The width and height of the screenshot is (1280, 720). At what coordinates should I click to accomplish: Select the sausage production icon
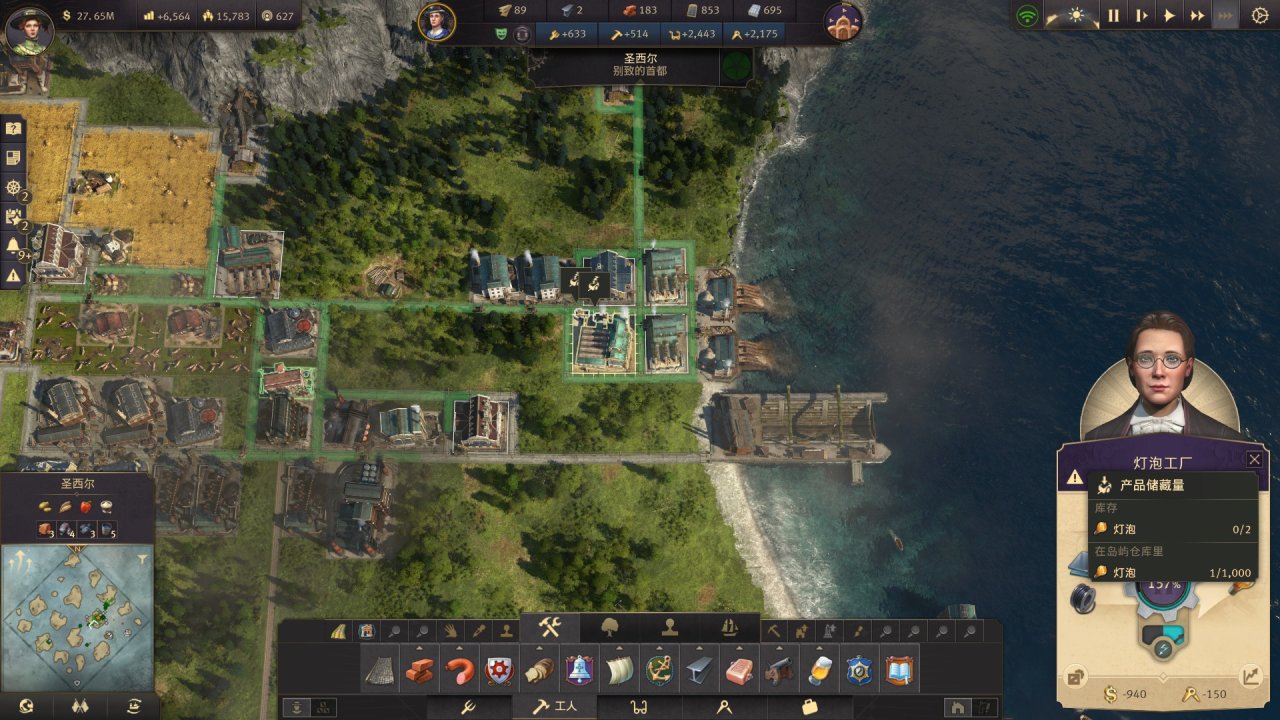click(459, 671)
